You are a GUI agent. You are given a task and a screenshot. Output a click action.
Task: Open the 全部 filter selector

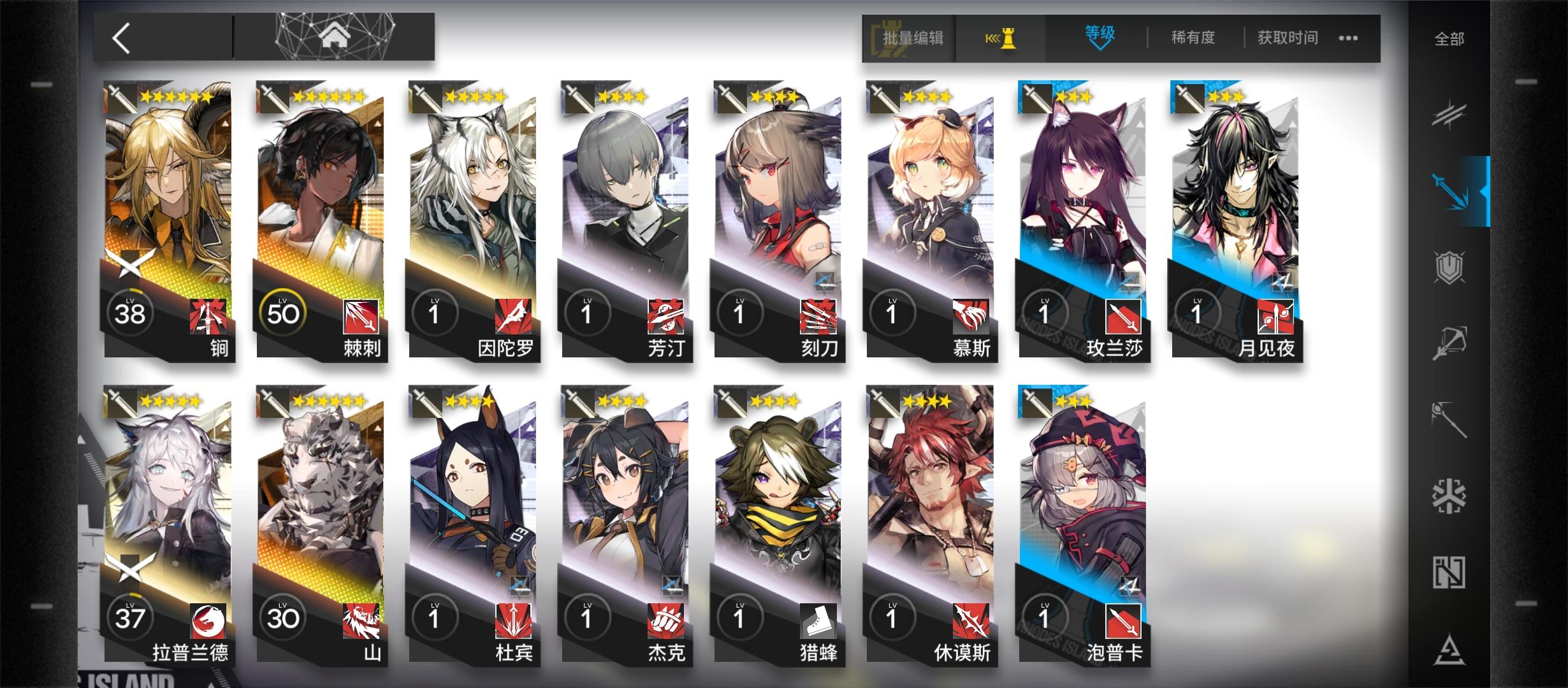pos(1450,38)
